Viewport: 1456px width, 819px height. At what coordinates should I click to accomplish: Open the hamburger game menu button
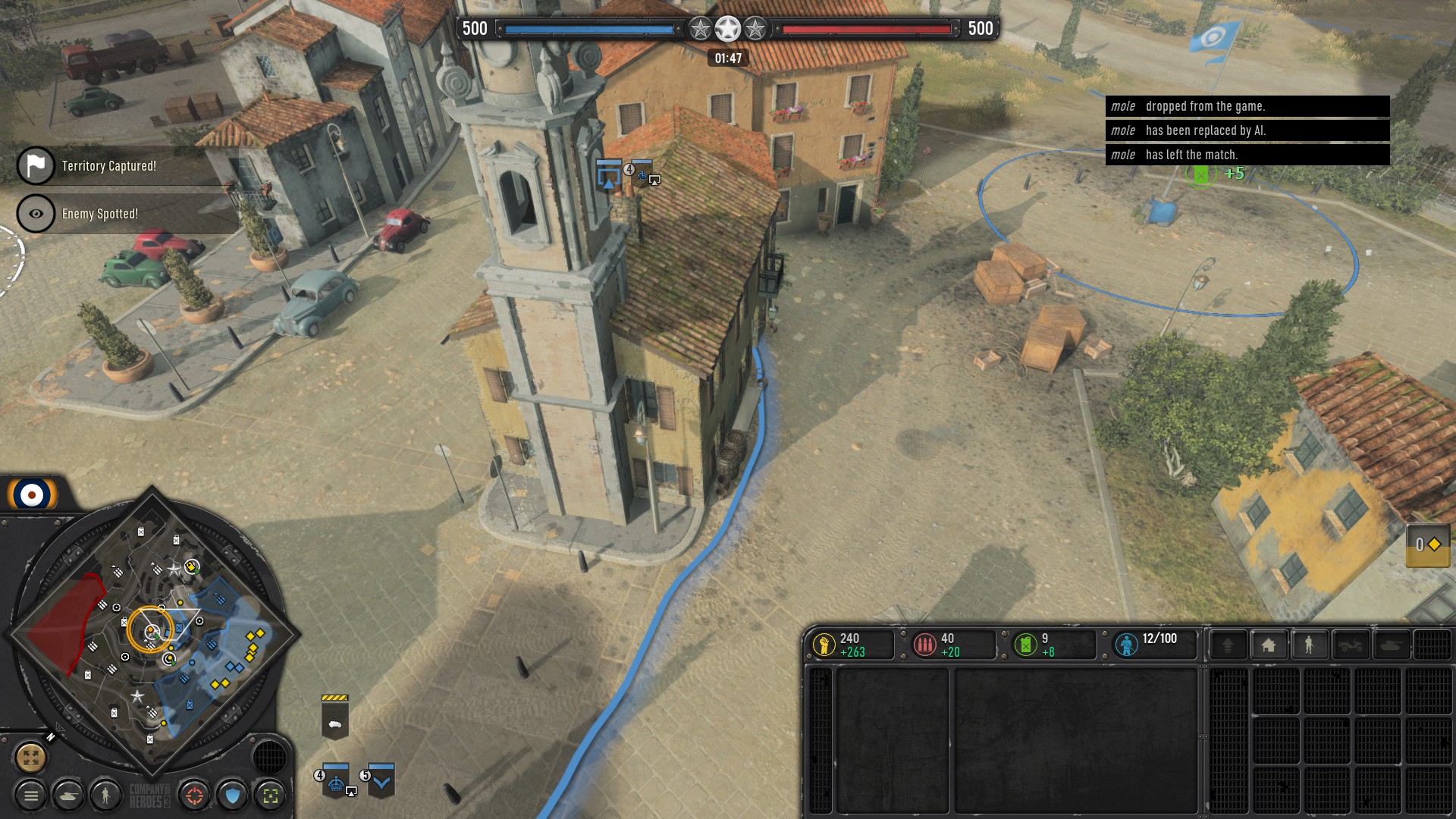pyautogui.click(x=31, y=795)
